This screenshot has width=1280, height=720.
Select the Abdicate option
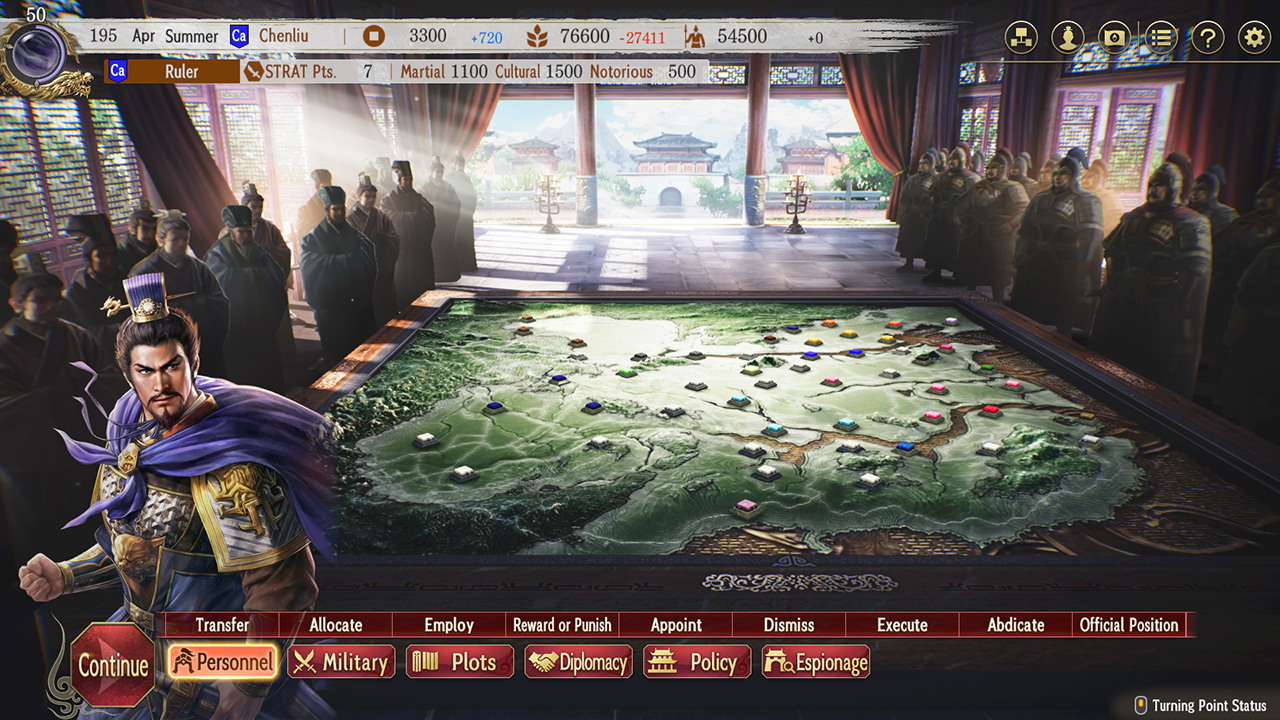(x=1016, y=625)
